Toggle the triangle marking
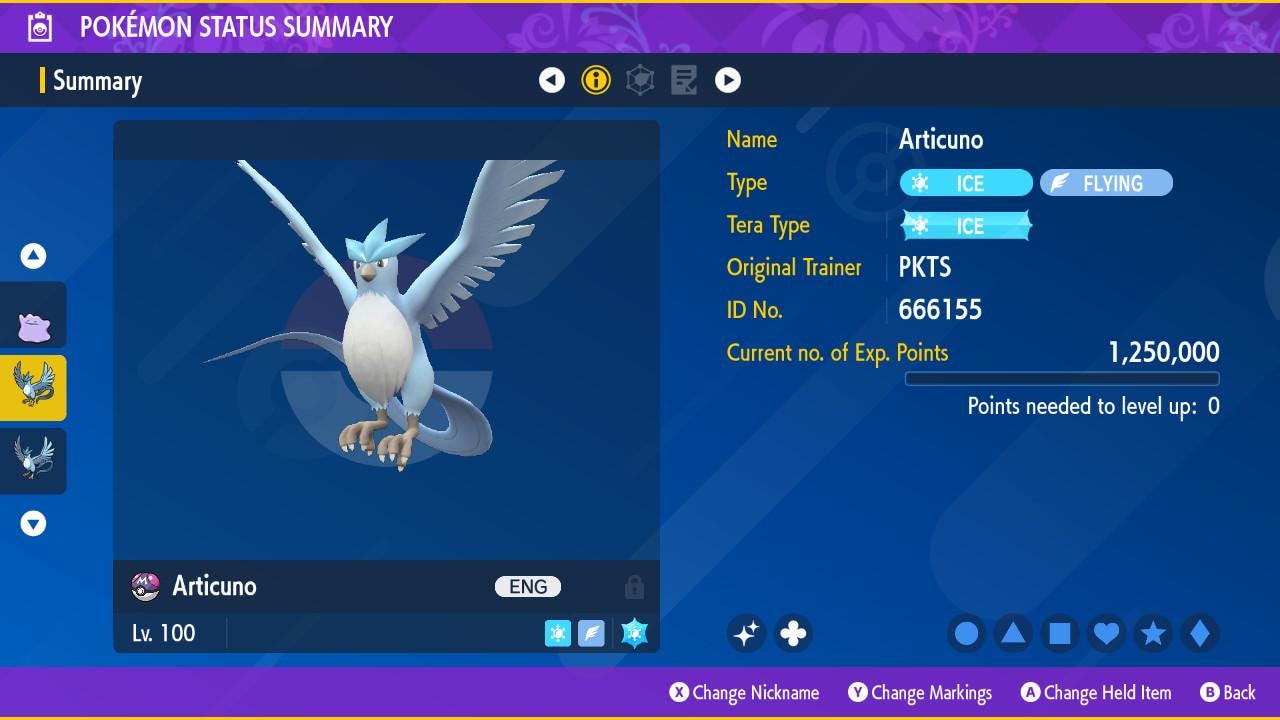Viewport: 1280px width, 720px height. [x=1013, y=633]
